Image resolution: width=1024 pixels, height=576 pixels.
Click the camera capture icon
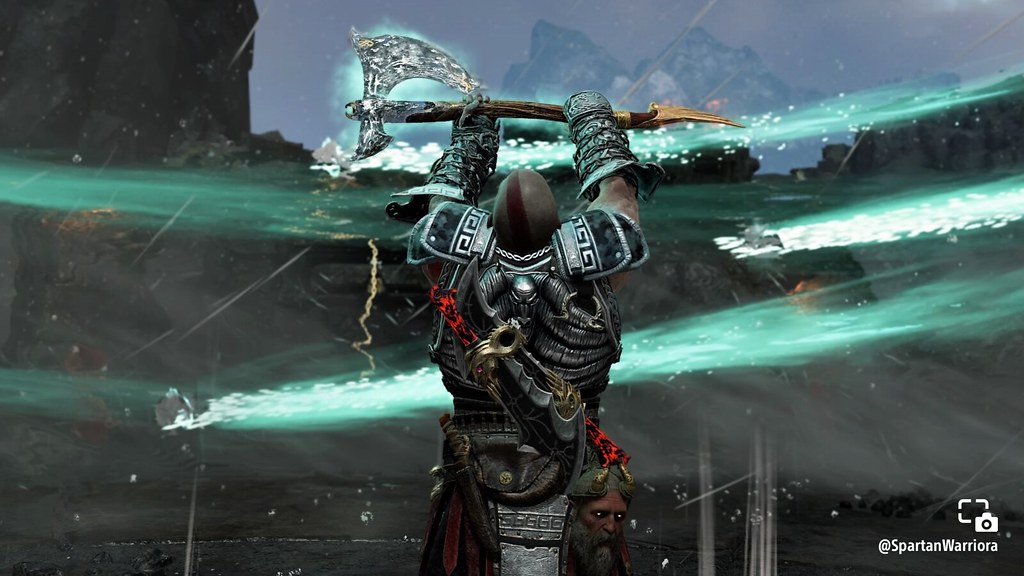977,515
